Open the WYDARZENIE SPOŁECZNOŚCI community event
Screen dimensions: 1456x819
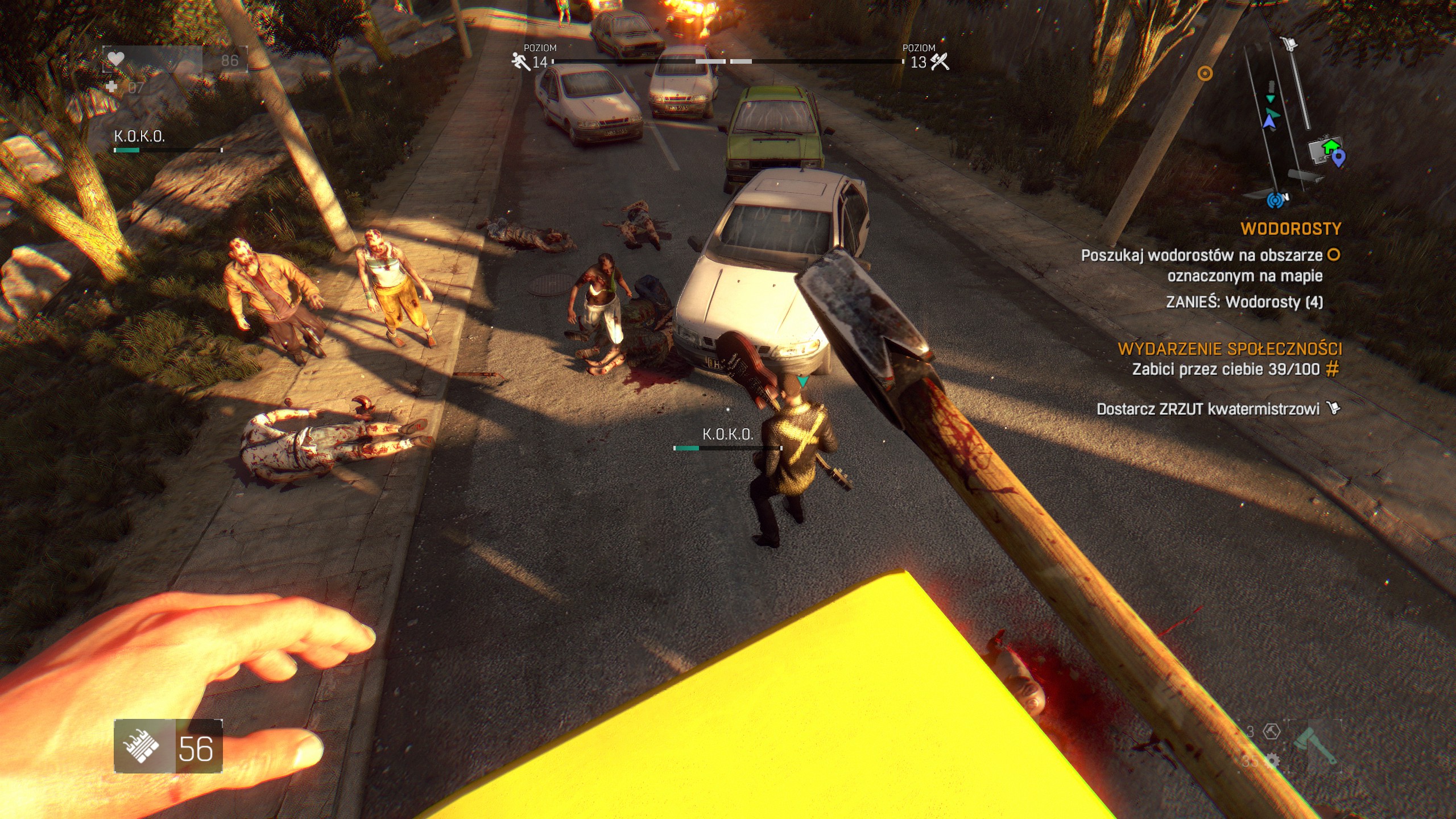click(x=1230, y=349)
